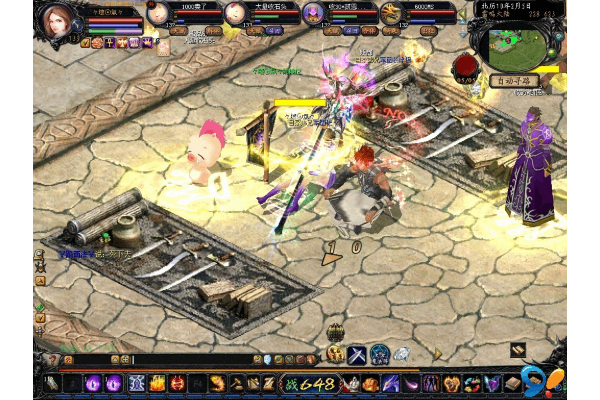Activate the purple orb skill icon
Image resolution: width=600 pixels, height=400 pixels.
[x=94, y=384]
